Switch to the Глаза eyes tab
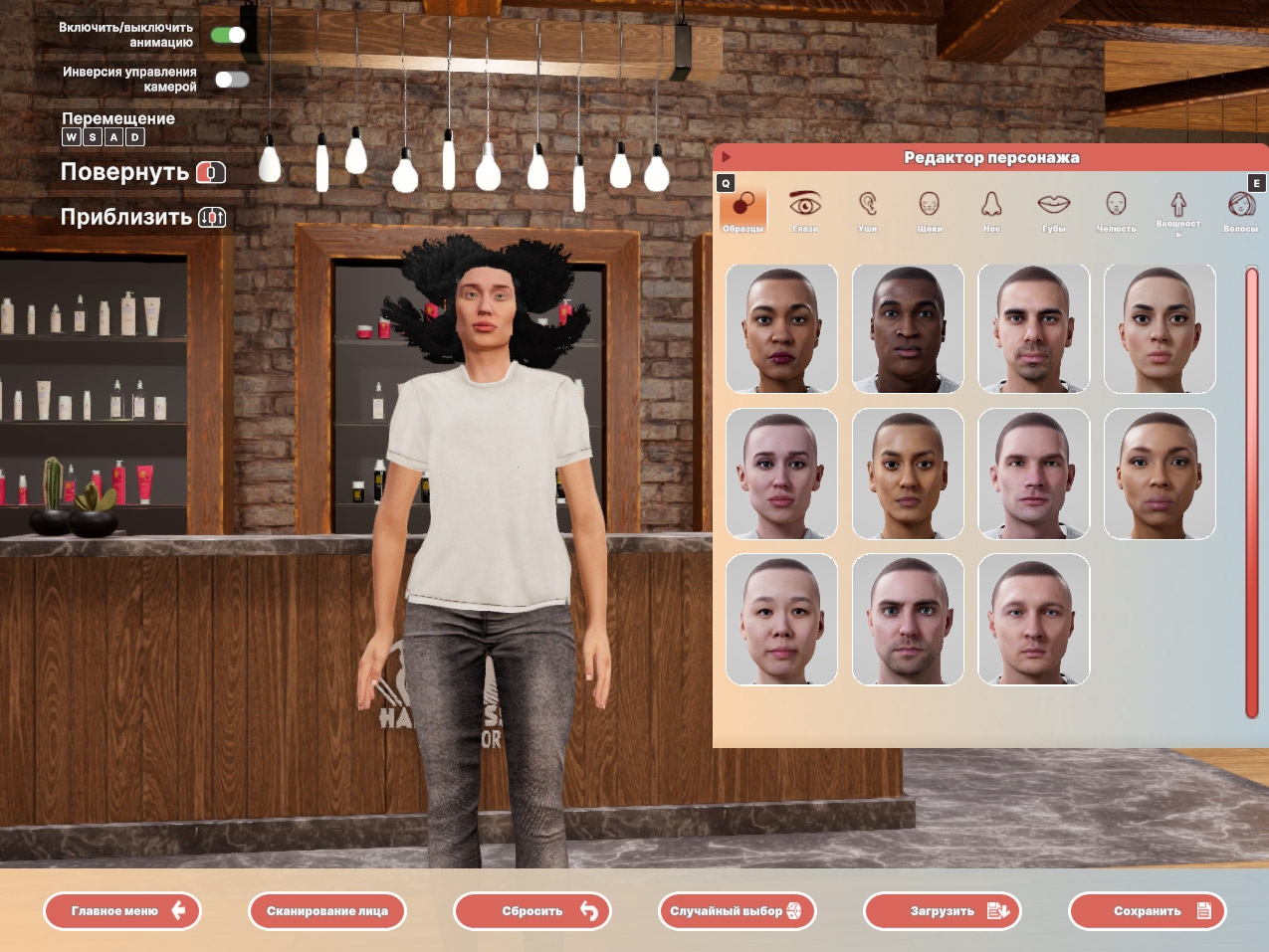 (805, 211)
